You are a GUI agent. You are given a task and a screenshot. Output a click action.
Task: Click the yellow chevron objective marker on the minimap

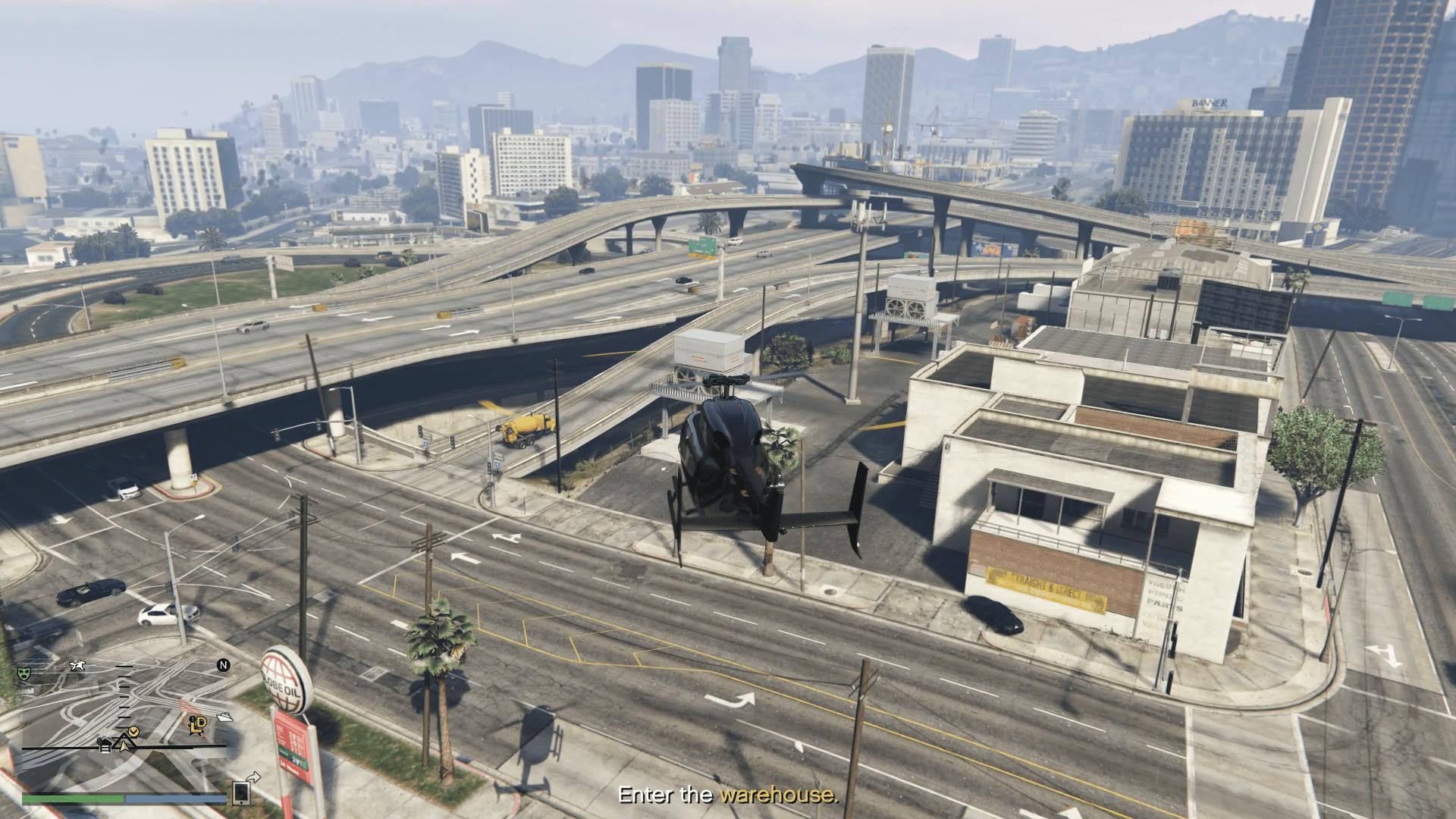134,730
